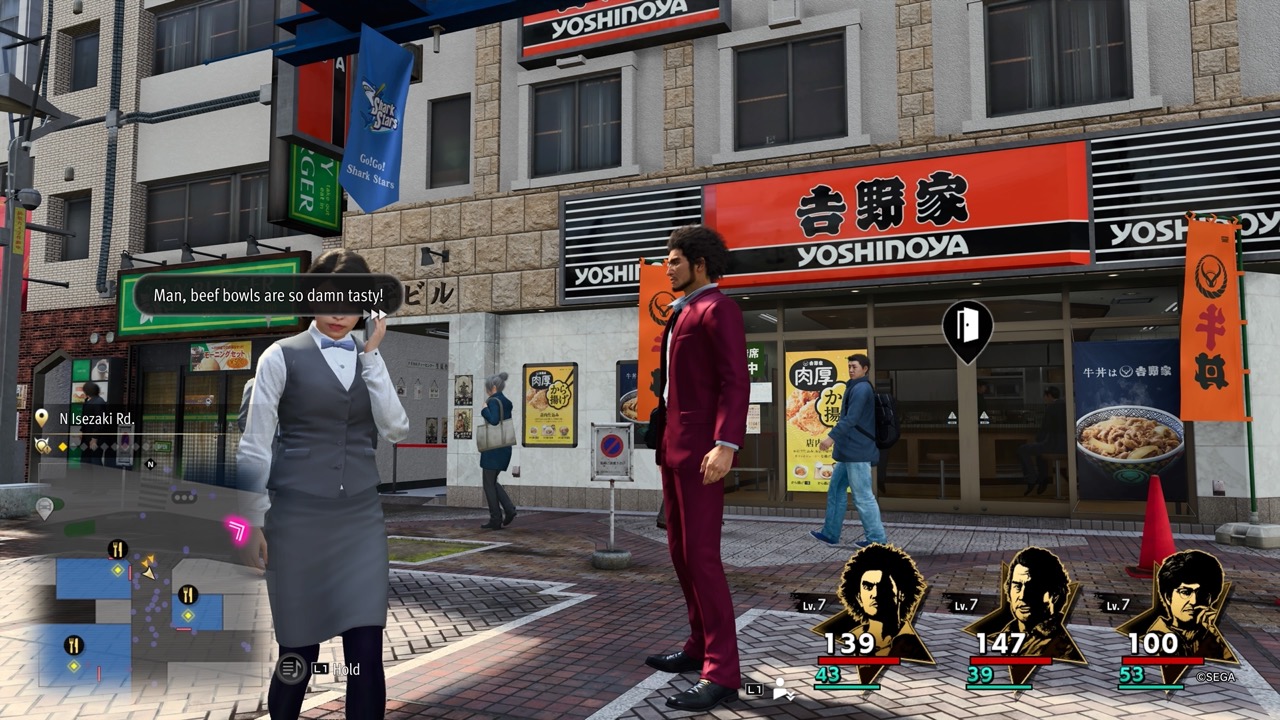
Task: Select the party formation icon near bottom-right L1
Action: (x=778, y=689)
